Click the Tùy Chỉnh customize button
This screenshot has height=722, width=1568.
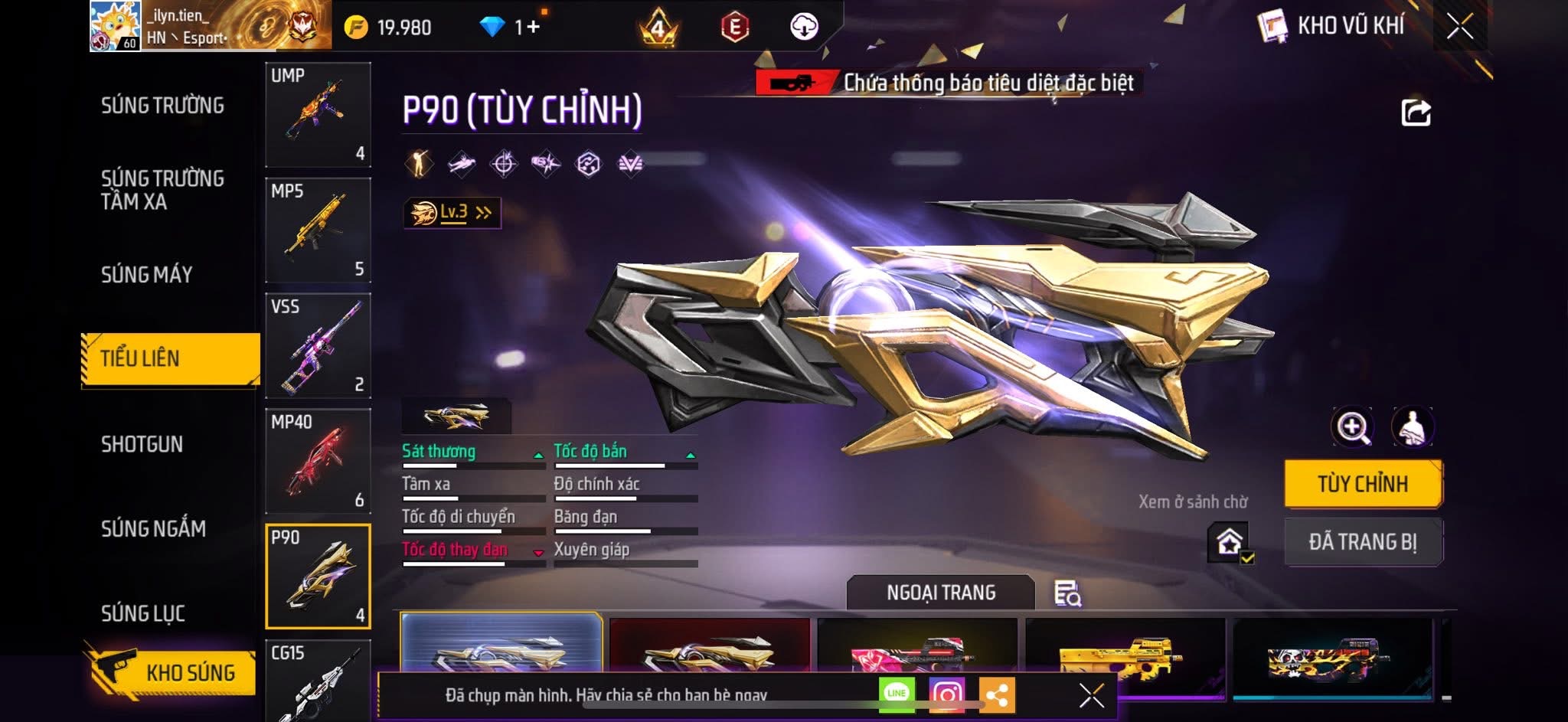[x=1363, y=484]
